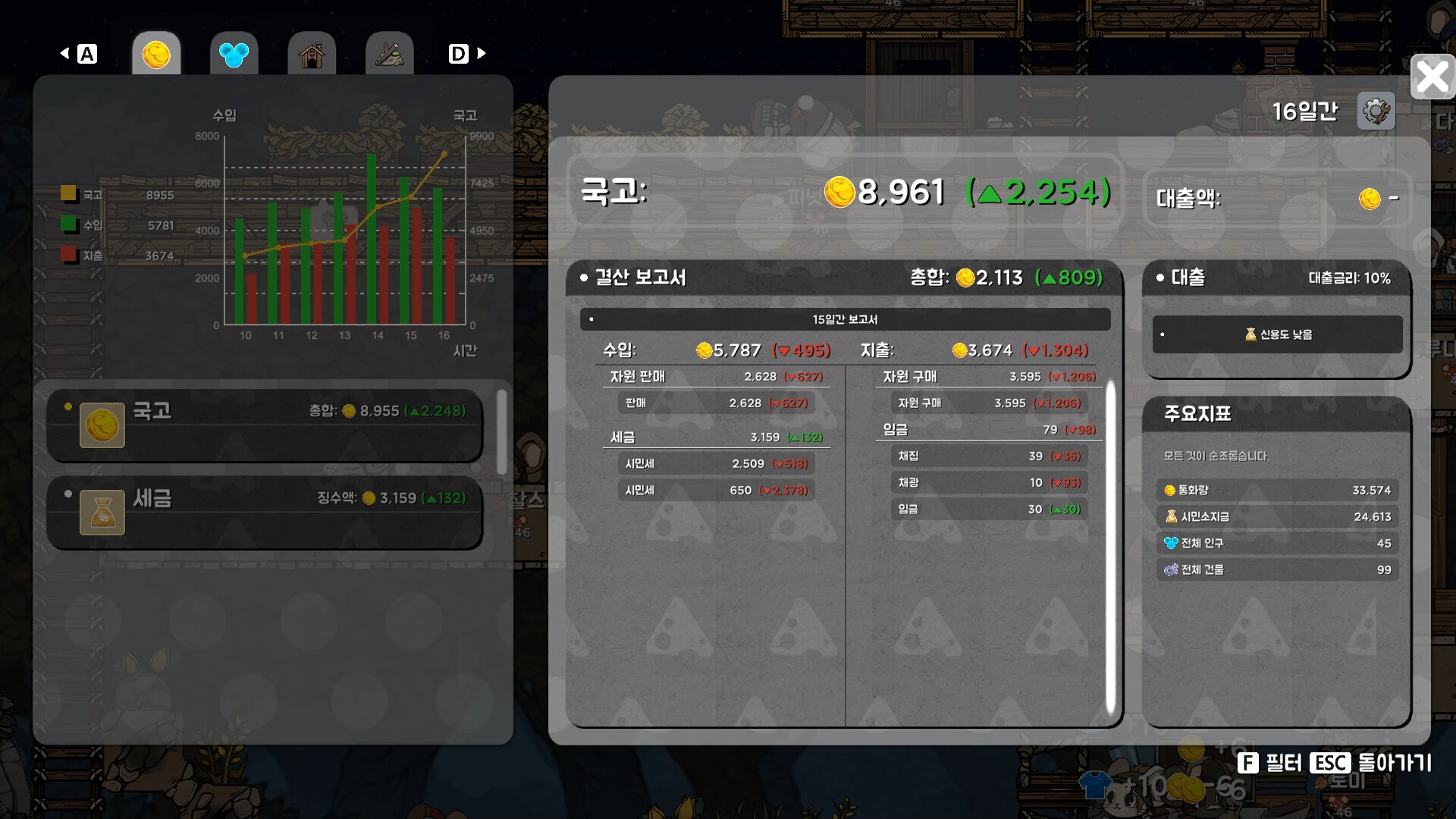Click the 신용도 낮음 loan entry

[1277, 334]
